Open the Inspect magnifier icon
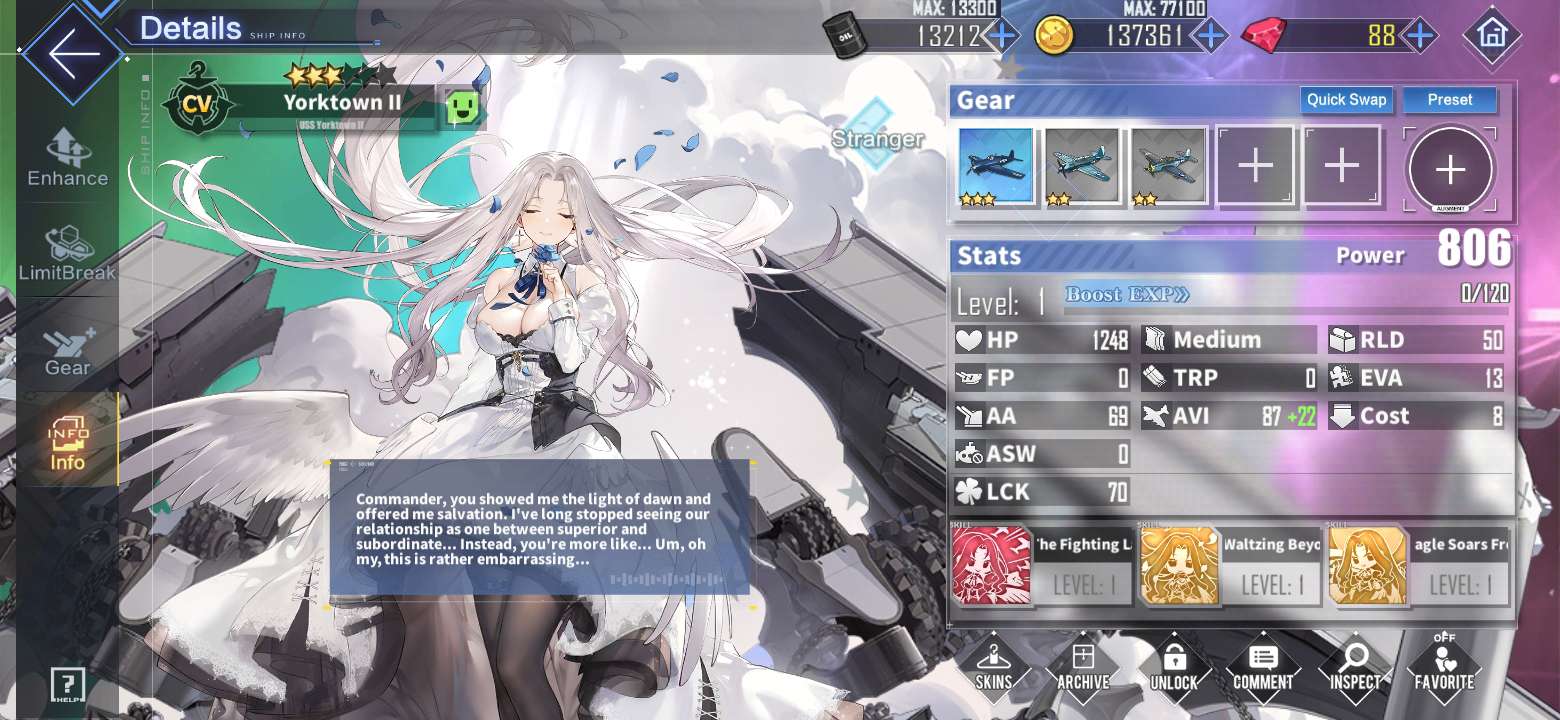Viewport: 1560px width, 720px height. [x=1354, y=665]
